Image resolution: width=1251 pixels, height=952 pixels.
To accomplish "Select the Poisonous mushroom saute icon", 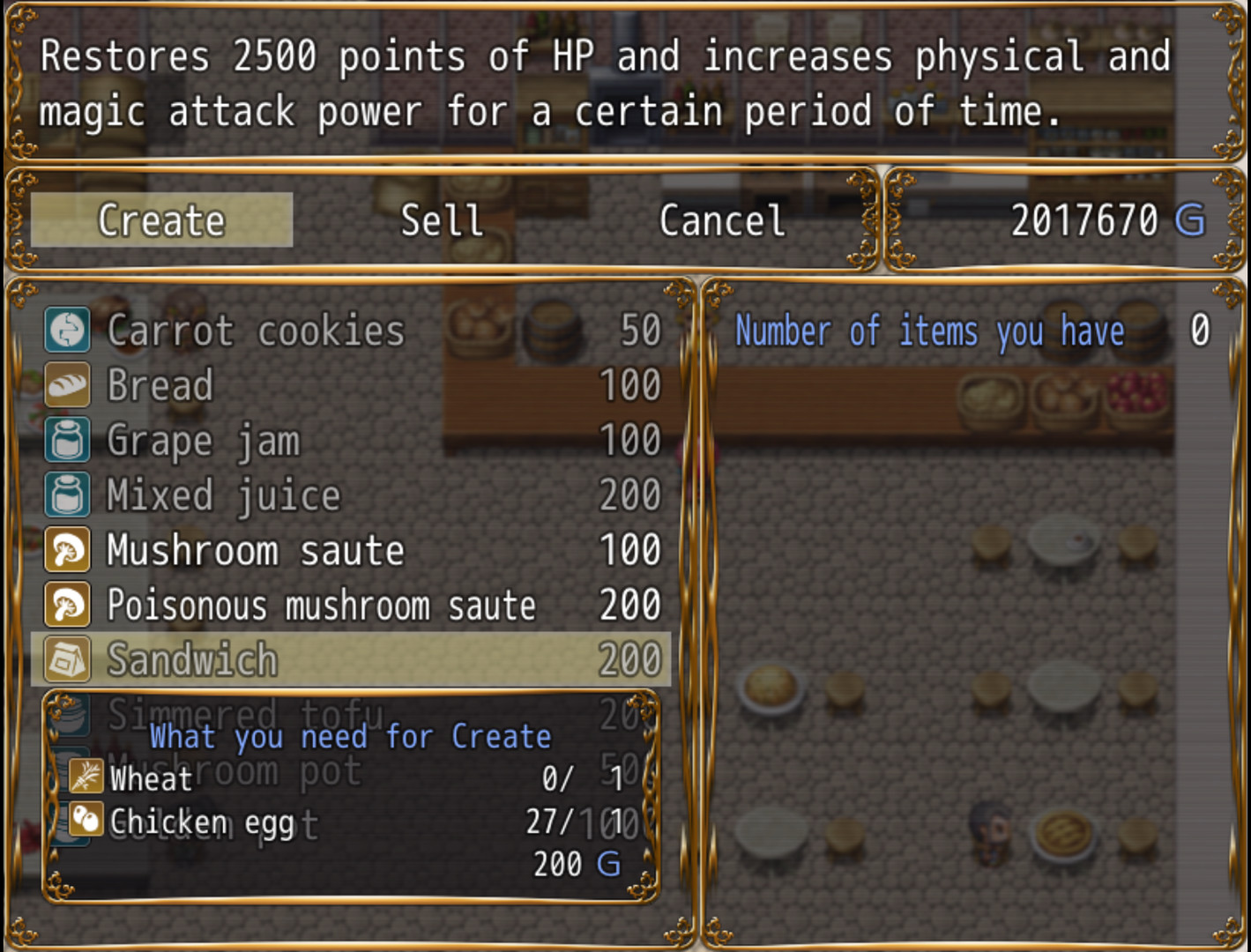I will click(67, 605).
